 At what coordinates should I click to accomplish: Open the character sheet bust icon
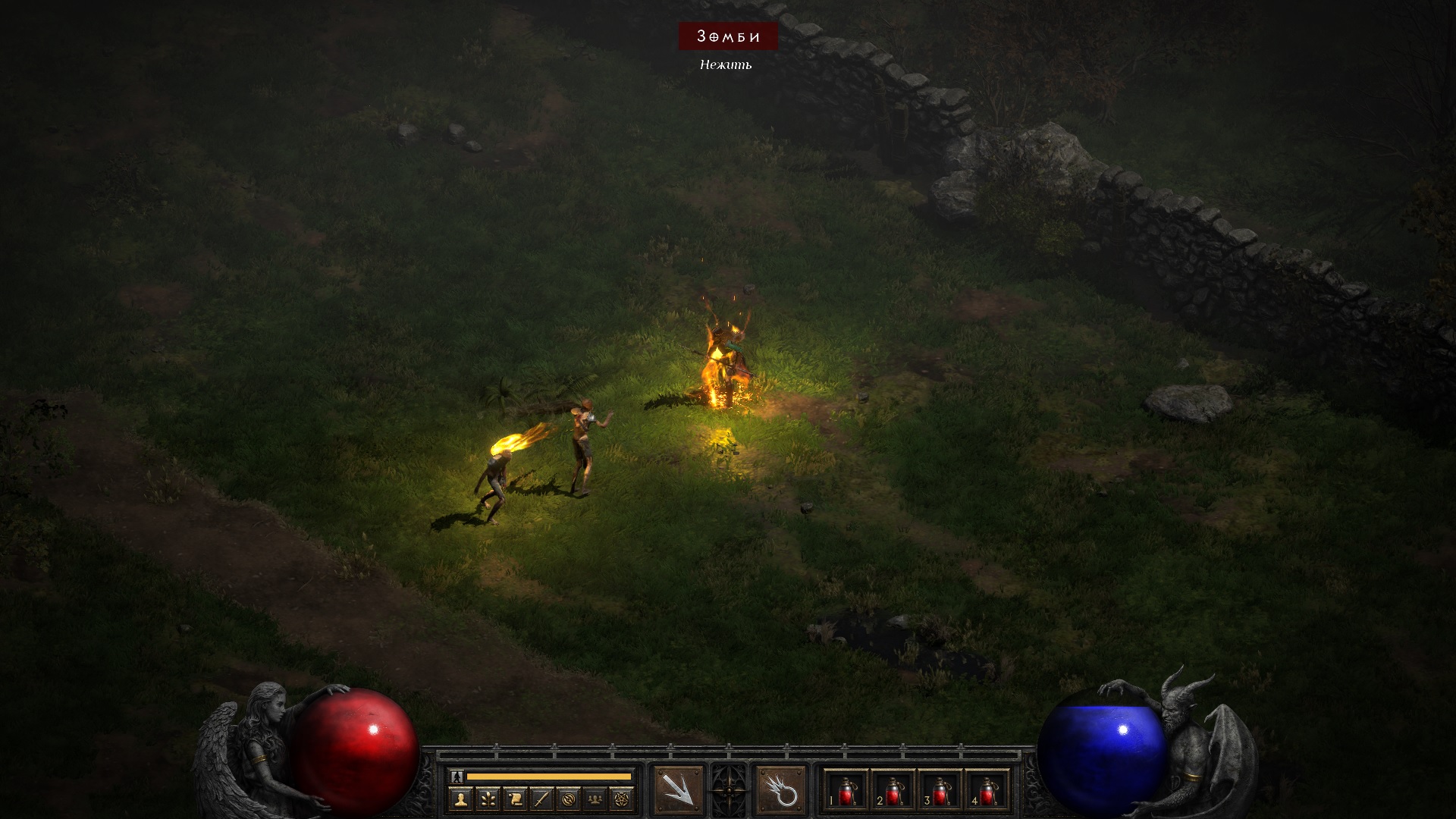point(460,799)
